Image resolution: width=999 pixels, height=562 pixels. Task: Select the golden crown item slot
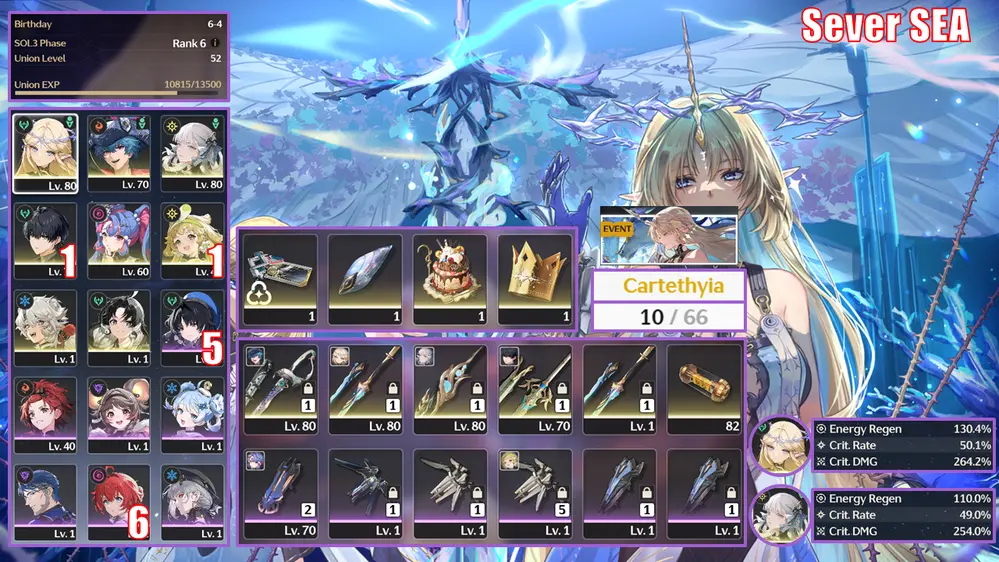point(535,280)
